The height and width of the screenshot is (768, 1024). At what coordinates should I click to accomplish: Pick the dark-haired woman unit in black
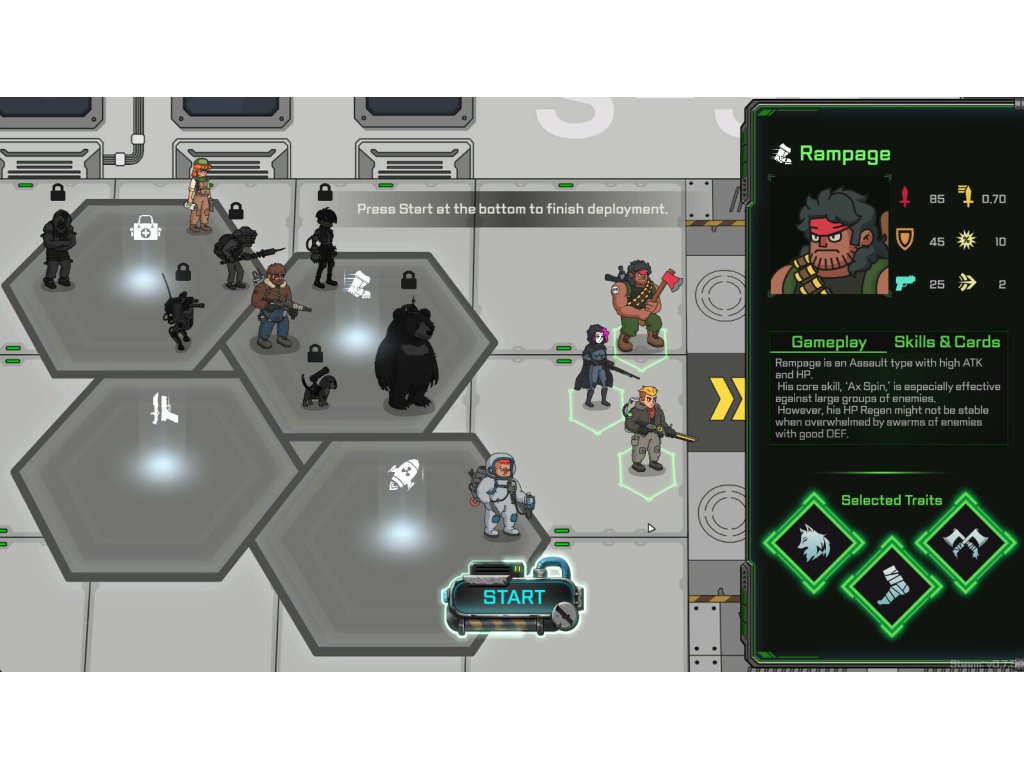(598, 366)
